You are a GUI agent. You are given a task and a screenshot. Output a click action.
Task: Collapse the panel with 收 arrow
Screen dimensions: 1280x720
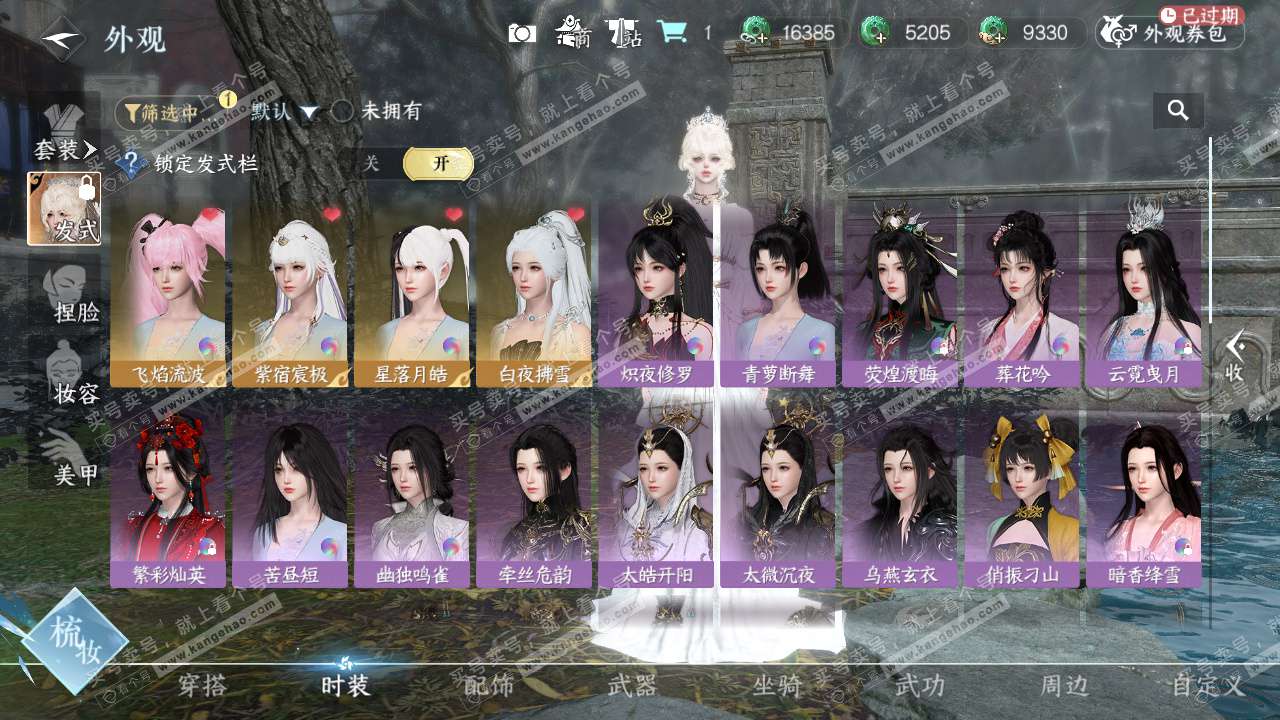coord(1235,355)
